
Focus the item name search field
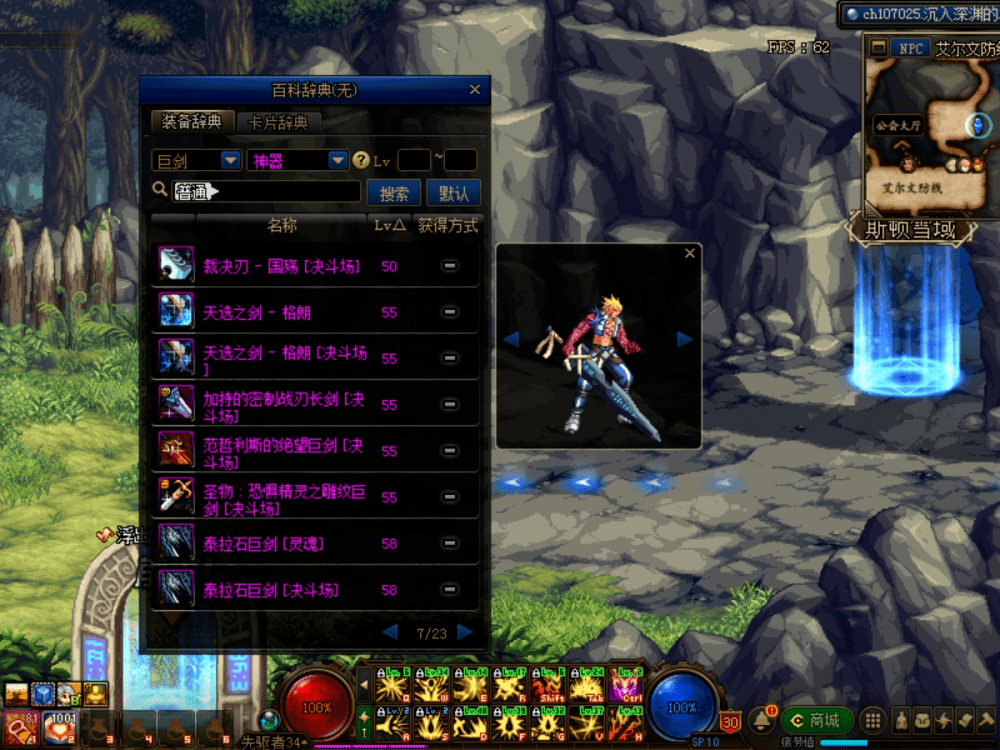[266, 191]
